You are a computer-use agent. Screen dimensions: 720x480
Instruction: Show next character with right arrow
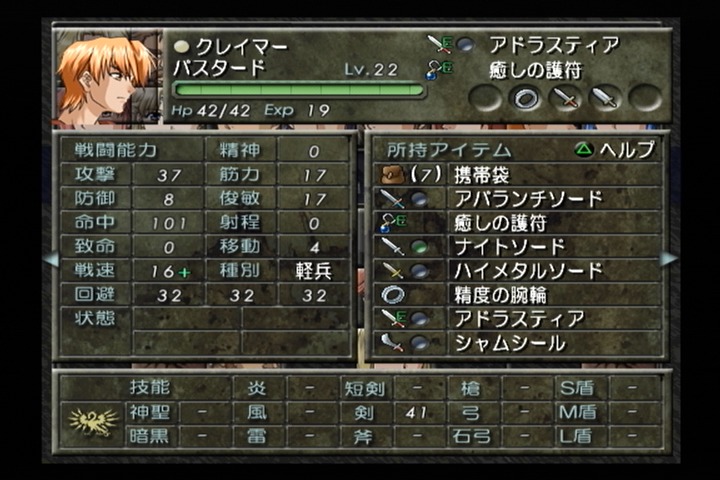click(x=669, y=259)
